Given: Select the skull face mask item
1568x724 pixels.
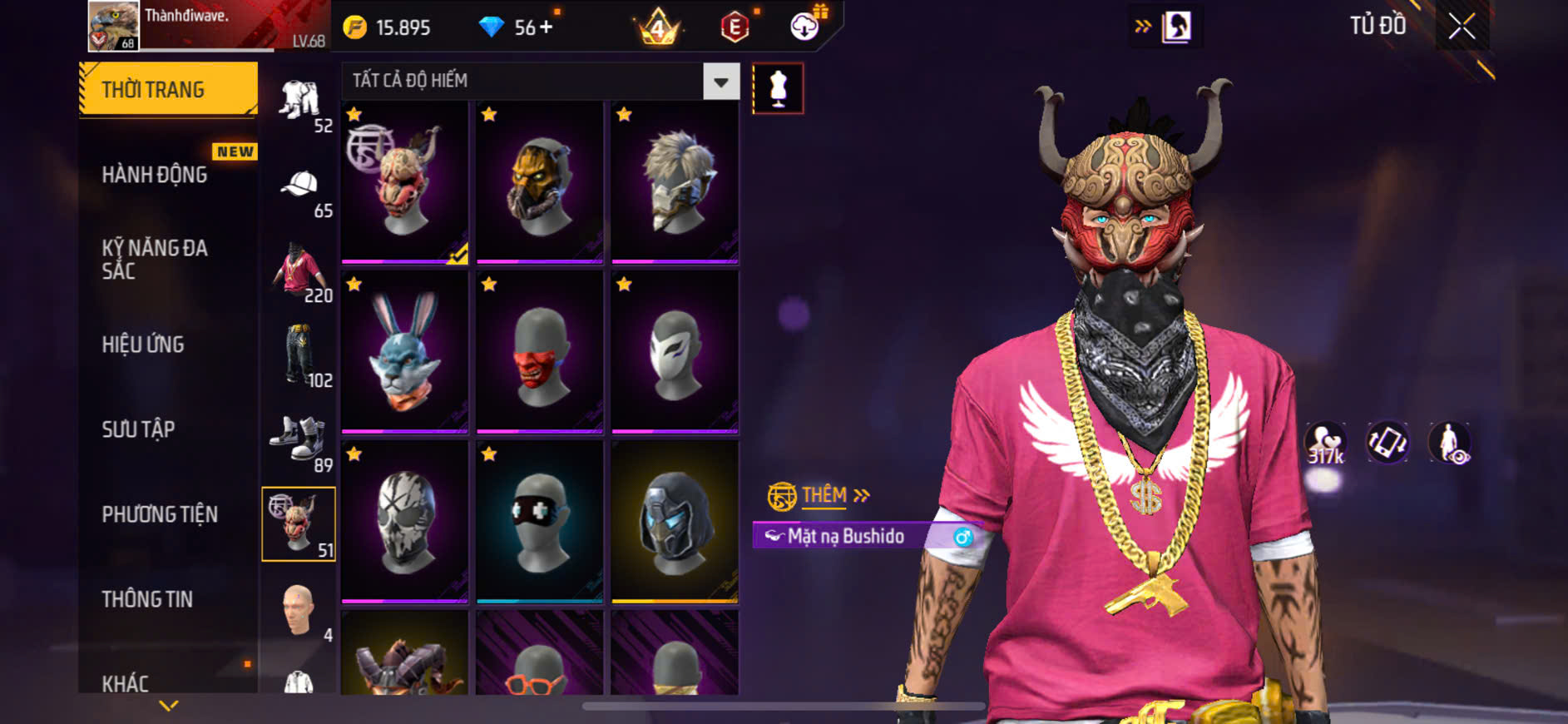Looking at the screenshot, I should [x=405, y=523].
